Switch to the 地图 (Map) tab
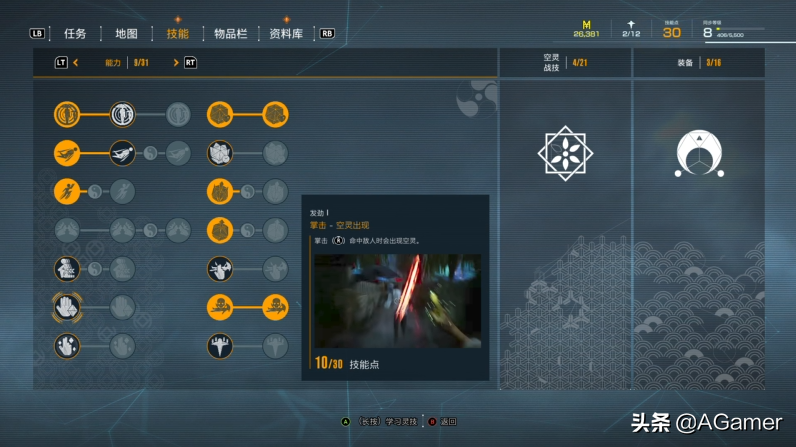This screenshot has height=447, width=796. click(x=126, y=33)
